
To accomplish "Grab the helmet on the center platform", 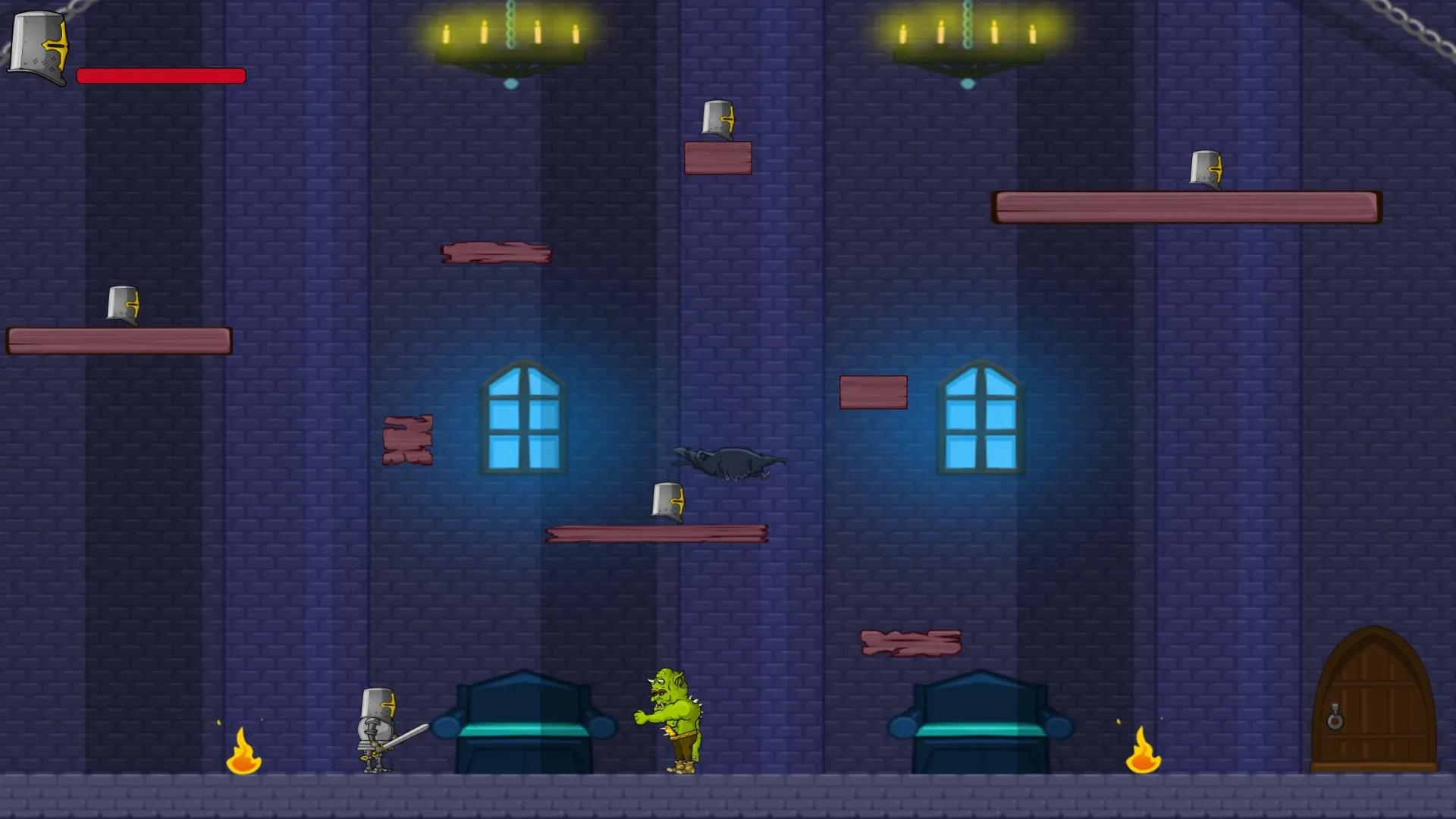I will pos(667,500).
